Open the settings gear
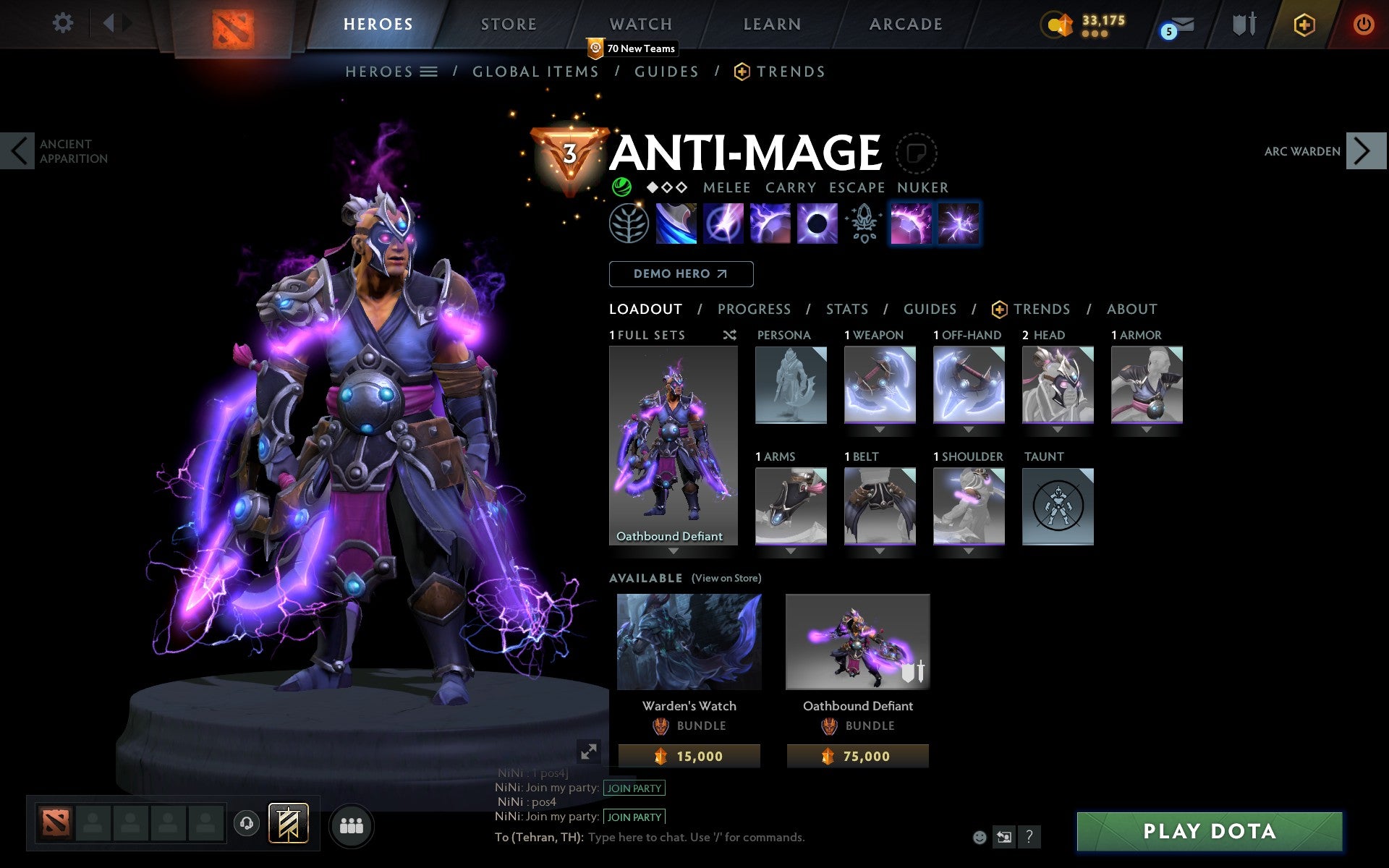This screenshot has width=1389, height=868. tap(64, 23)
